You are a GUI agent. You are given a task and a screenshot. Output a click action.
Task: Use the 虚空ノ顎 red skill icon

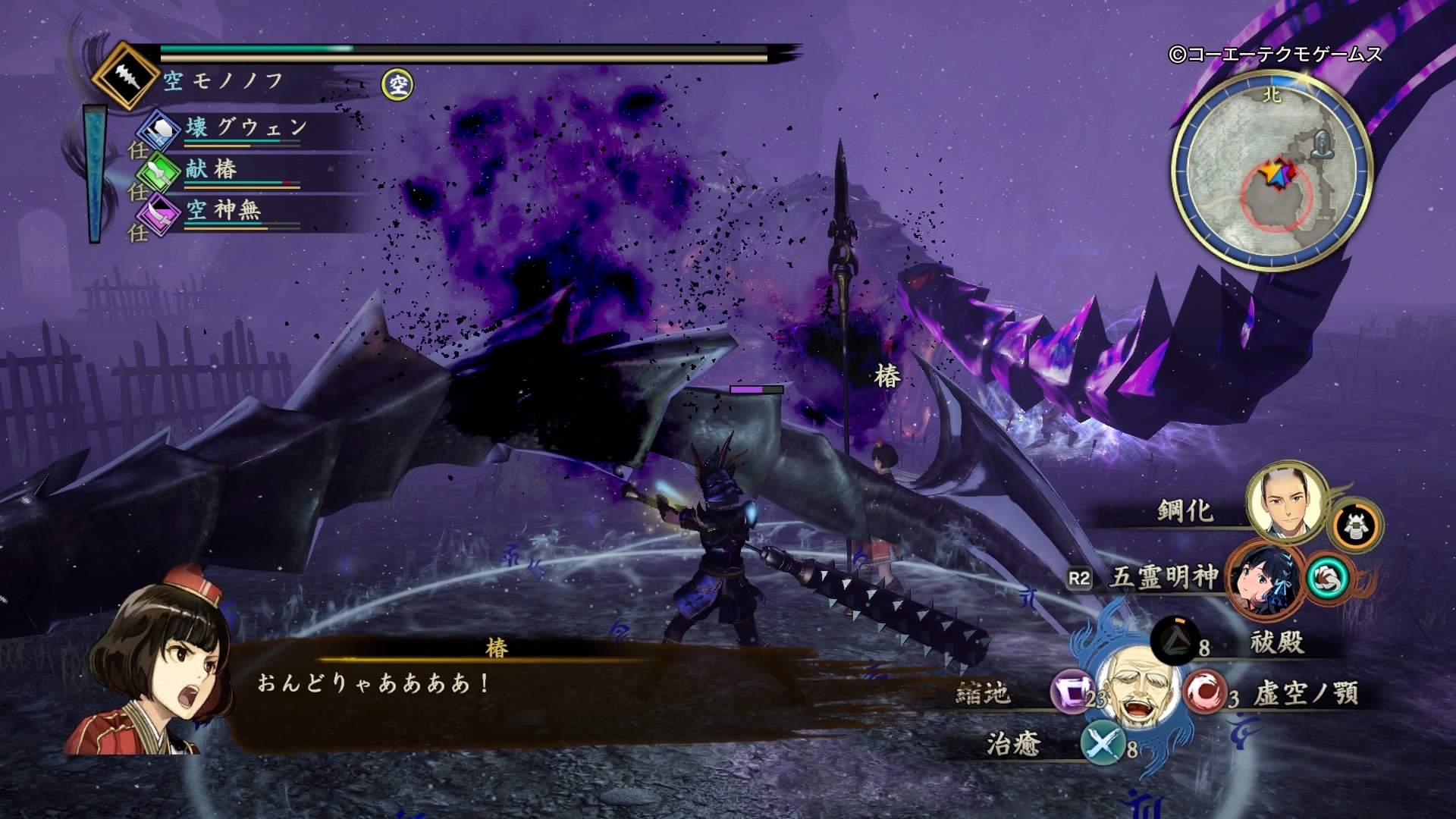point(1204,691)
